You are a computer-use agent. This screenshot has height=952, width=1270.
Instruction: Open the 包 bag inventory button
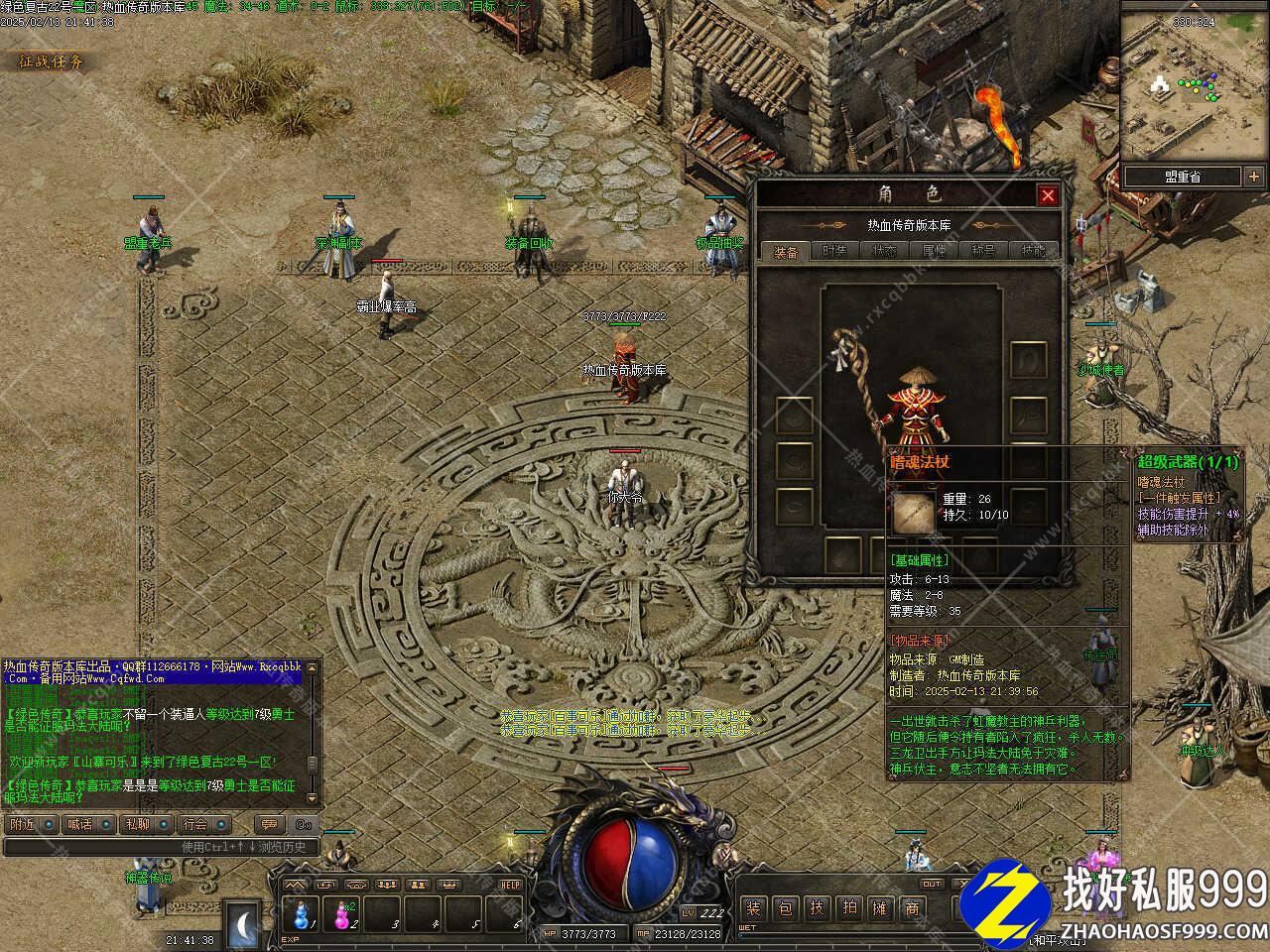click(785, 906)
